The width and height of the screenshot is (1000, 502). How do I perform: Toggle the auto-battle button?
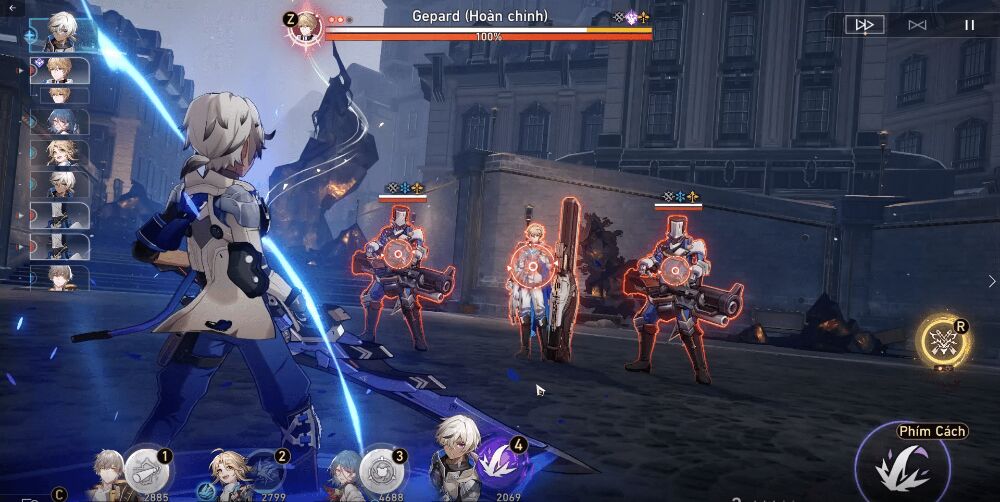917,25
